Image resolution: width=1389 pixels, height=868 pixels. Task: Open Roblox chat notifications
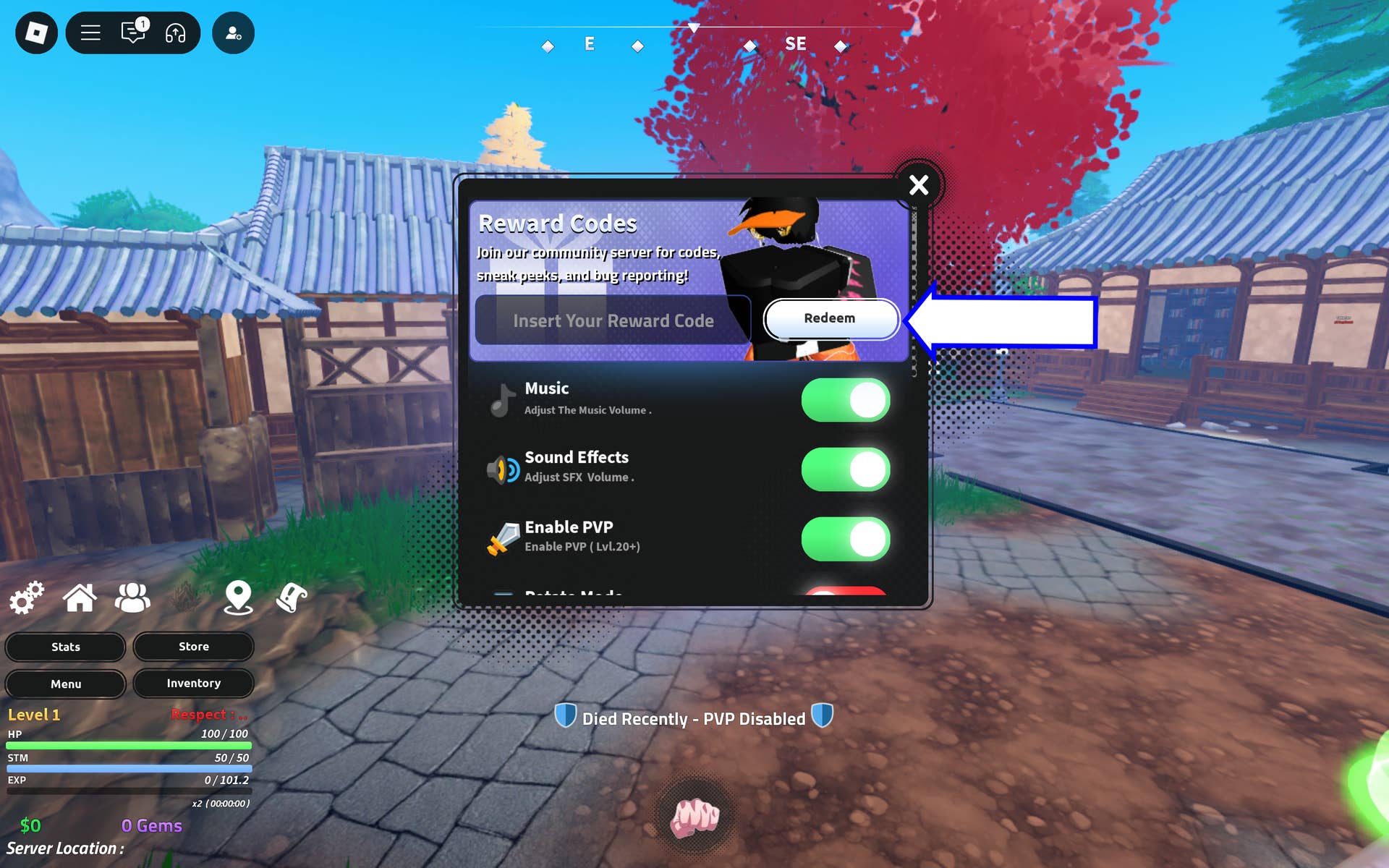[132, 33]
